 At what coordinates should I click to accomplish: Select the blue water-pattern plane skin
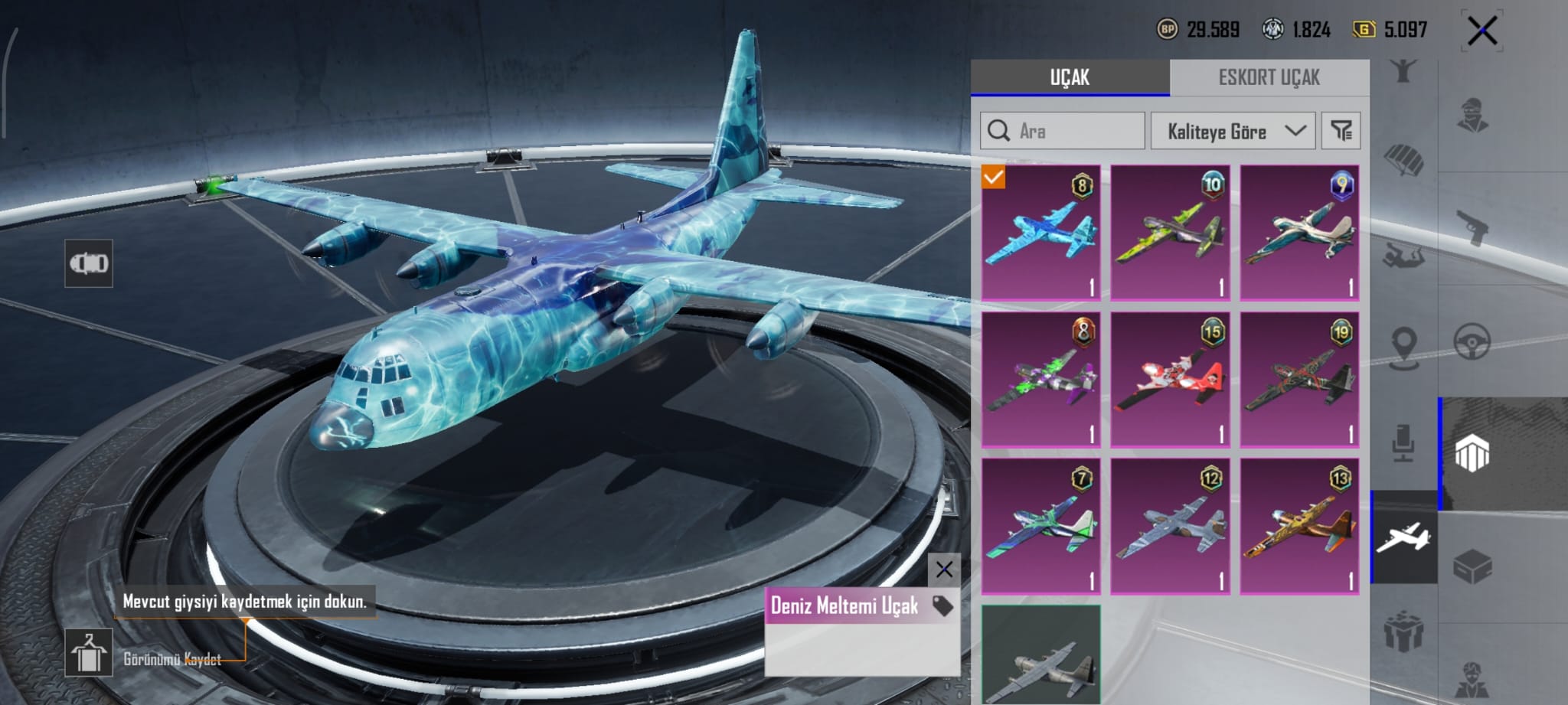(1040, 232)
